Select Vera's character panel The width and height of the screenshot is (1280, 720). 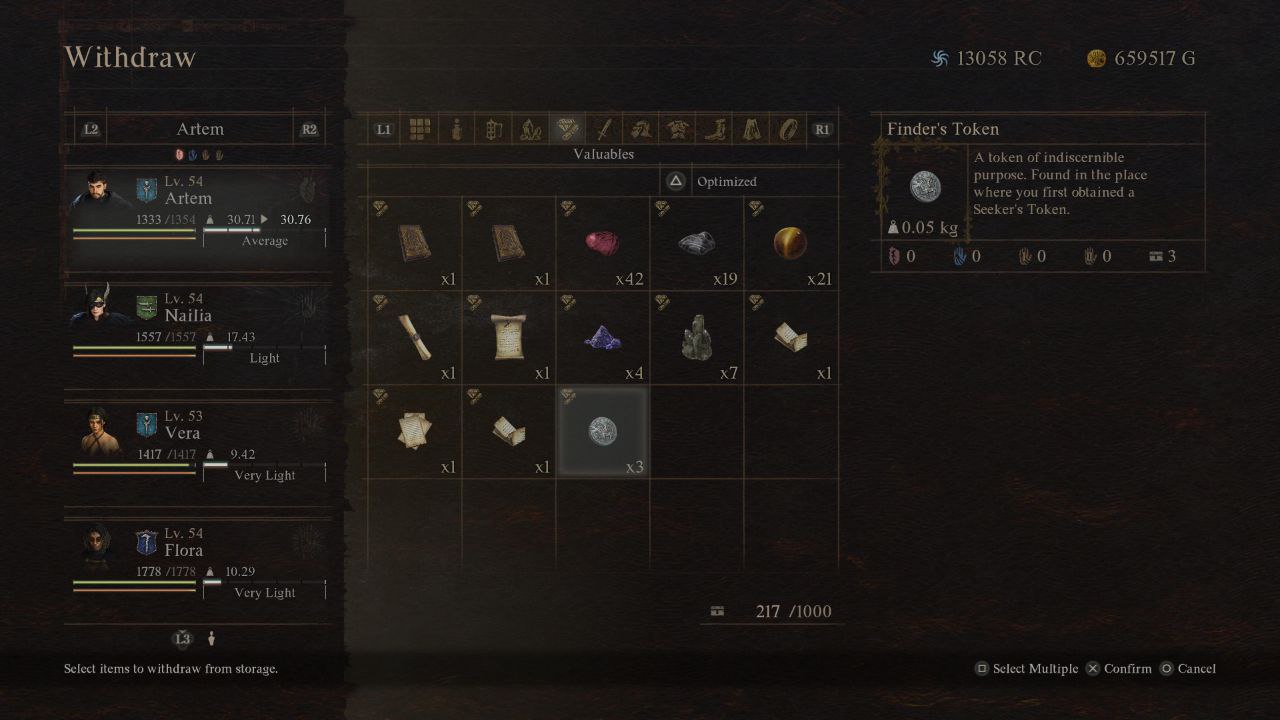tap(198, 443)
